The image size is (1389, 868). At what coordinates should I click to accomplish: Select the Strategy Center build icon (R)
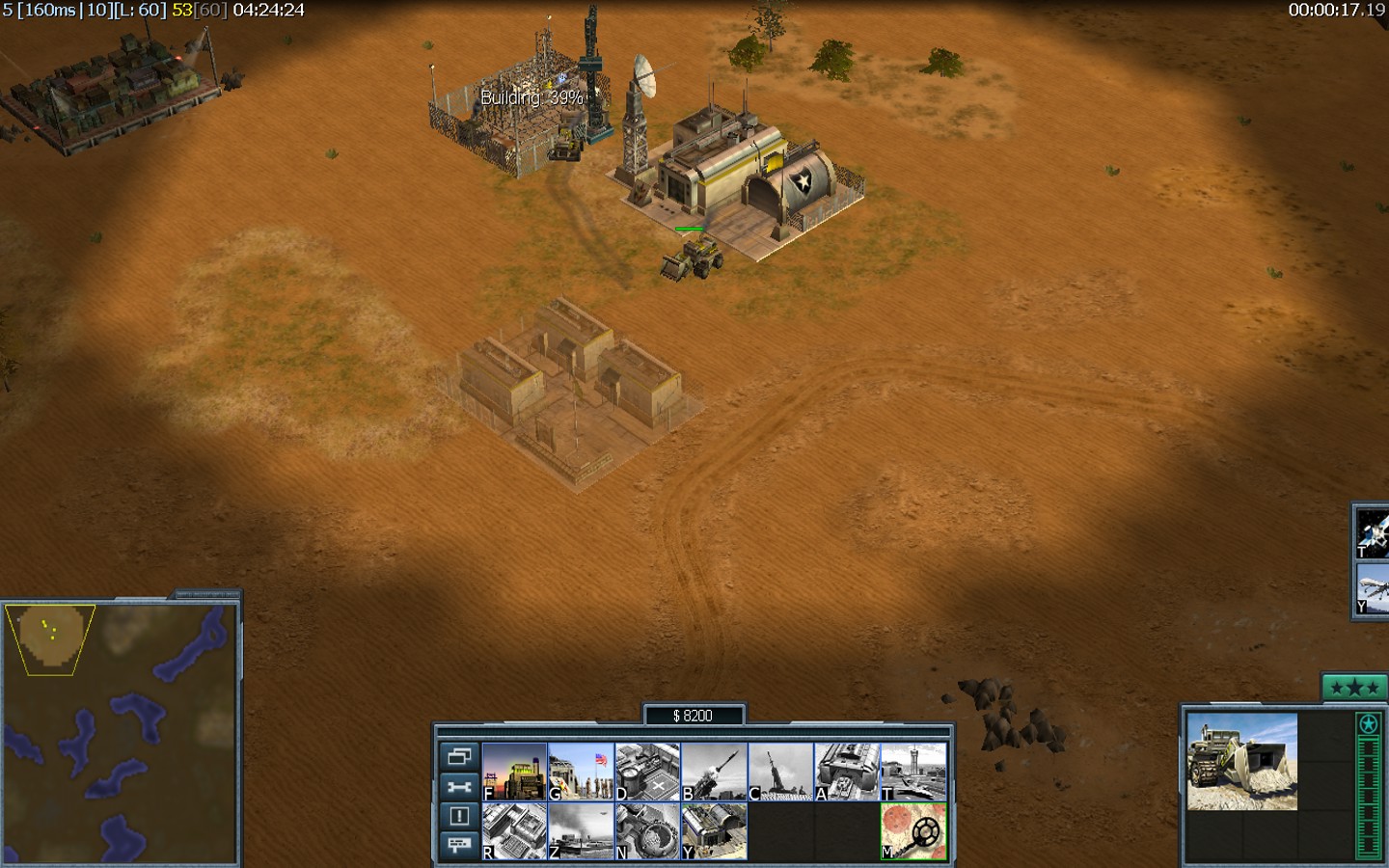[x=514, y=830]
